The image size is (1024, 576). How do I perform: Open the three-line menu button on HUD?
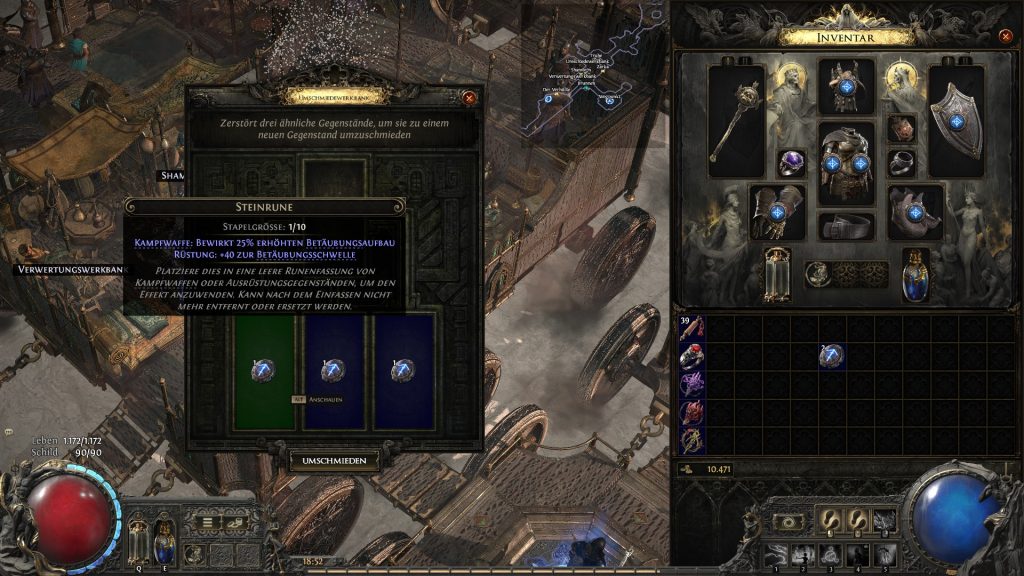208,521
